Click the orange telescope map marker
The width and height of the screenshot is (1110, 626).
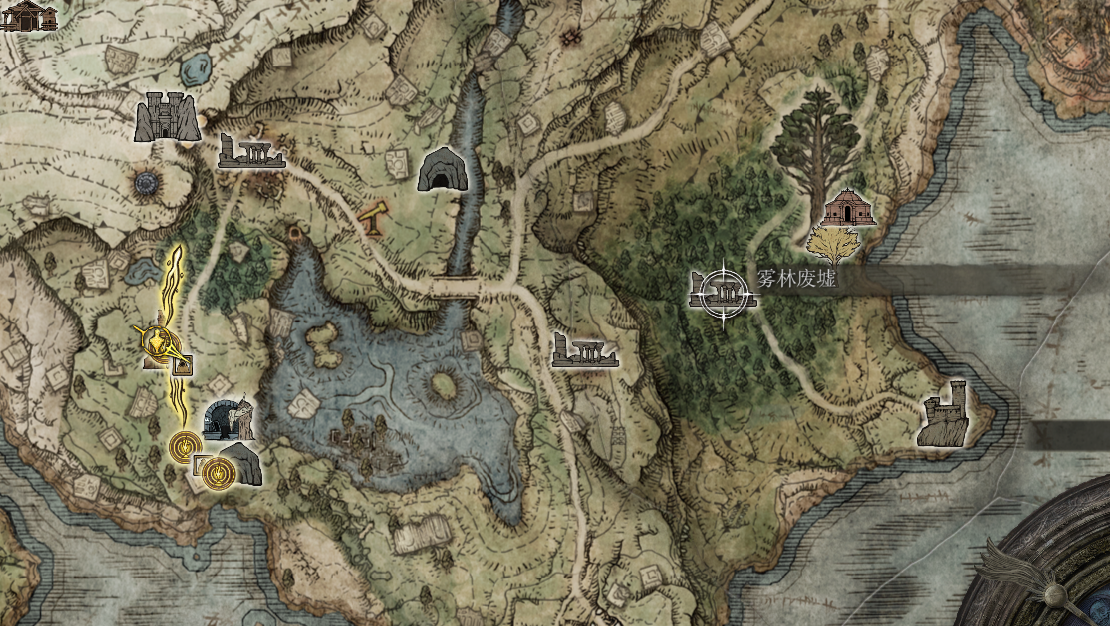point(374,218)
